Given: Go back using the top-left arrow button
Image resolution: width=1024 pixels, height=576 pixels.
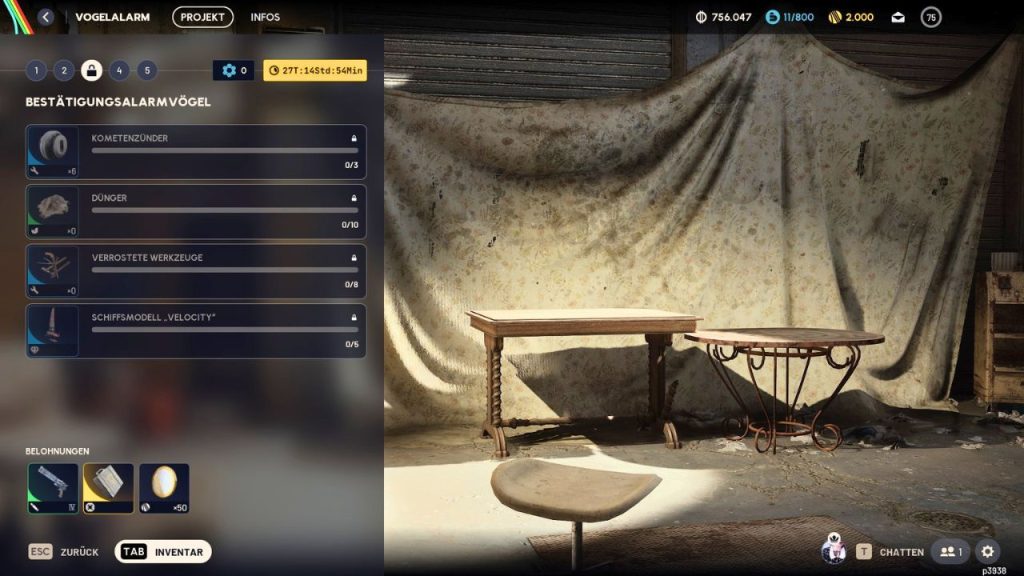Looking at the screenshot, I should click(x=46, y=17).
